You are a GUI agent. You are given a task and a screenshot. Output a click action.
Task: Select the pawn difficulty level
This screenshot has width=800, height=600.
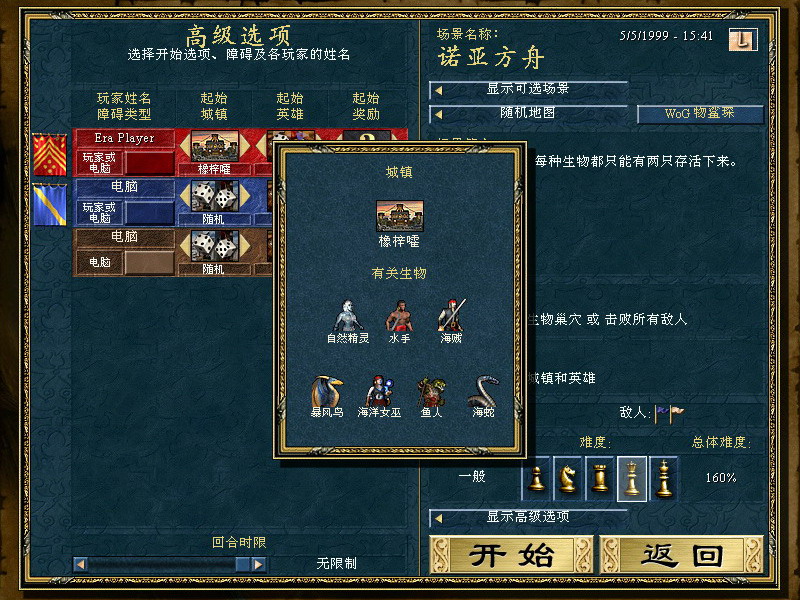(x=537, y=477)
